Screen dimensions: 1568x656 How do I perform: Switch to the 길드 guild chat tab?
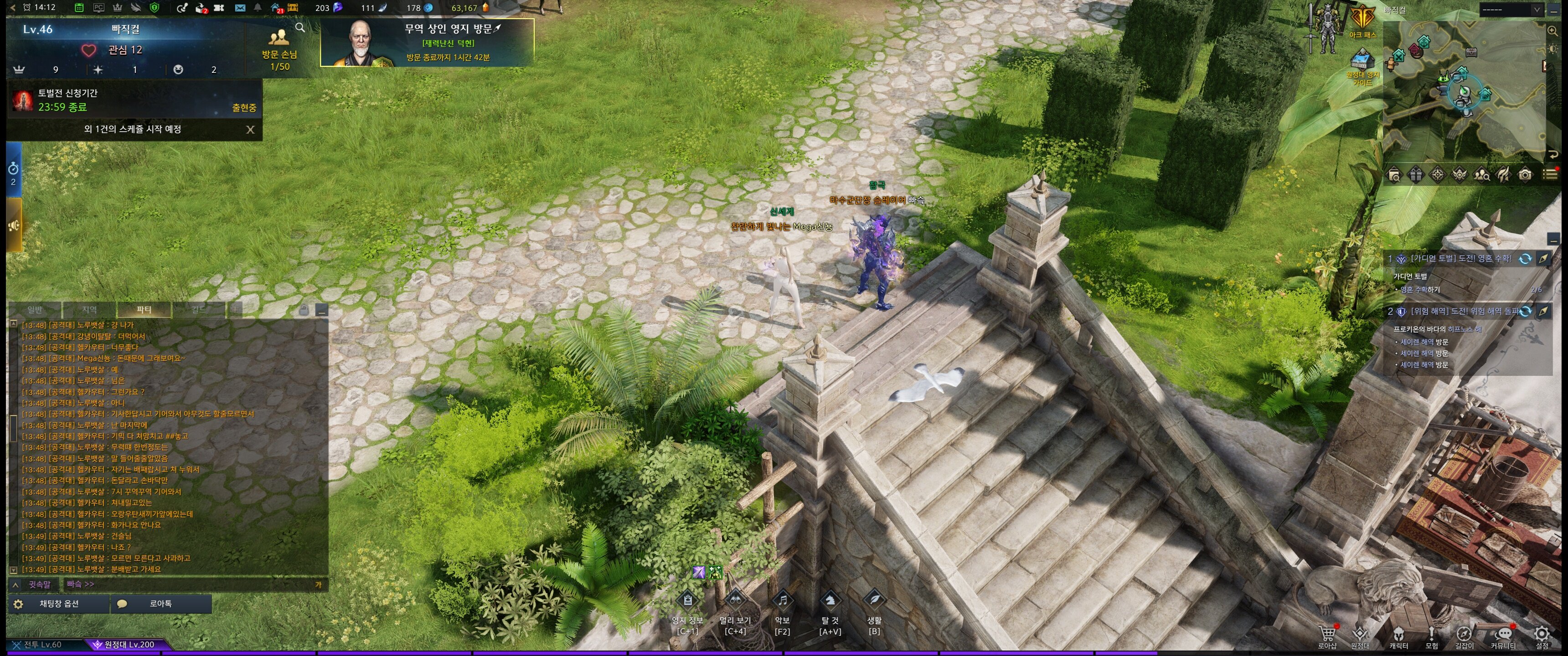pos(198,310)
